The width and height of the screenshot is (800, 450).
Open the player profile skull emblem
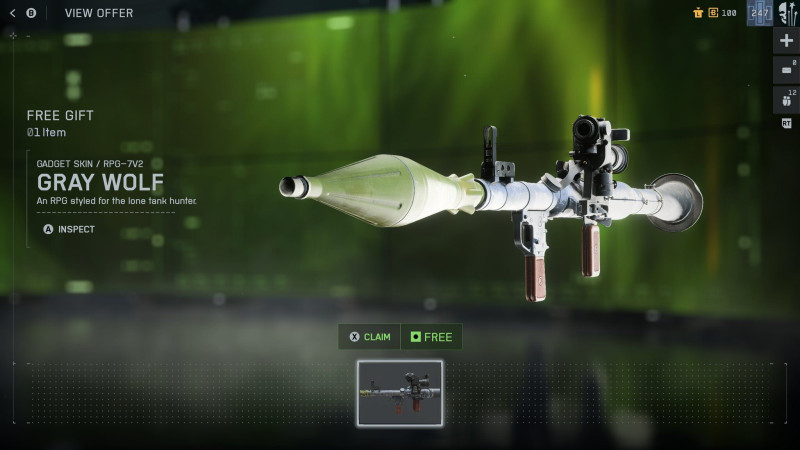pos(787,14)
